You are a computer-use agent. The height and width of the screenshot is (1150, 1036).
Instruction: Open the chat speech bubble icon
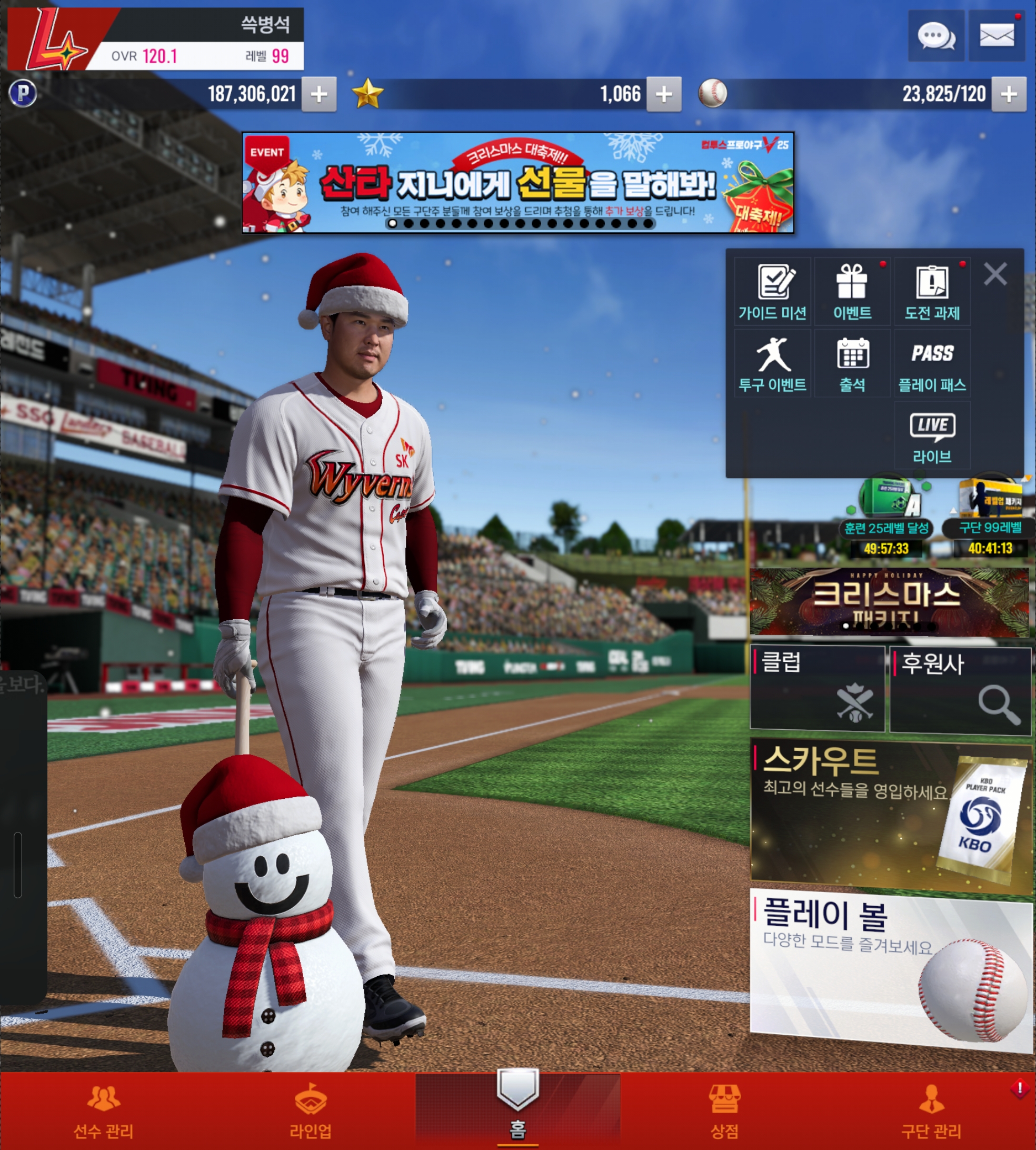click(936, 36)
